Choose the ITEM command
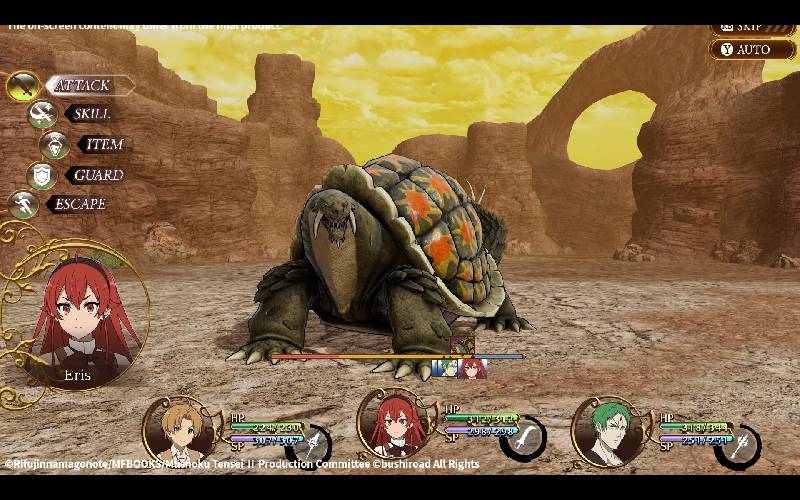Image resolution: width=800 pixels, height=500 pixels. click(x=102, y=144)
